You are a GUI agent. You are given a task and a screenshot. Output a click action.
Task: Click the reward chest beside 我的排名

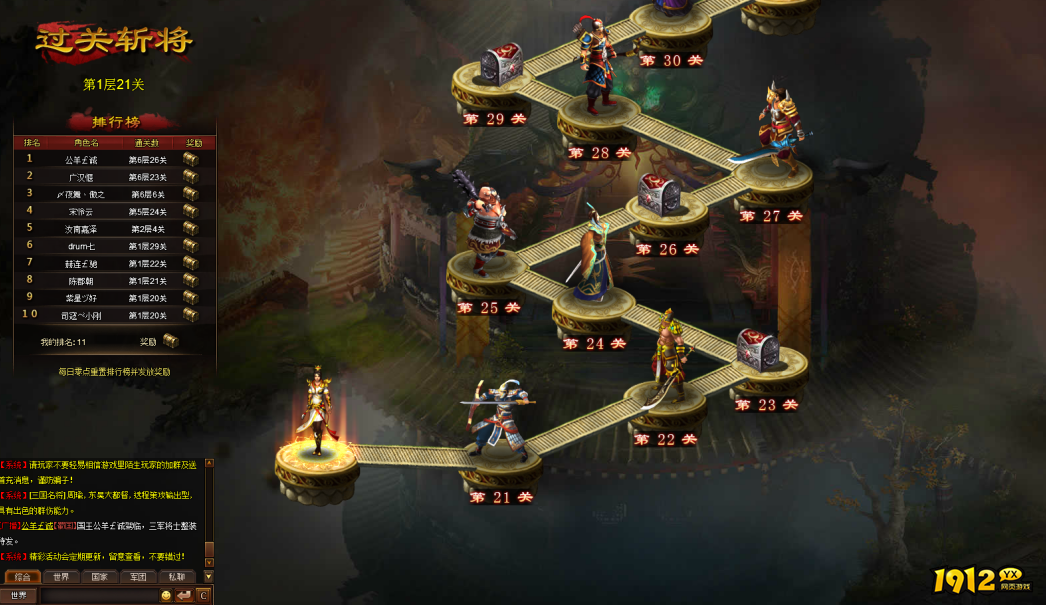pos(171,341)
